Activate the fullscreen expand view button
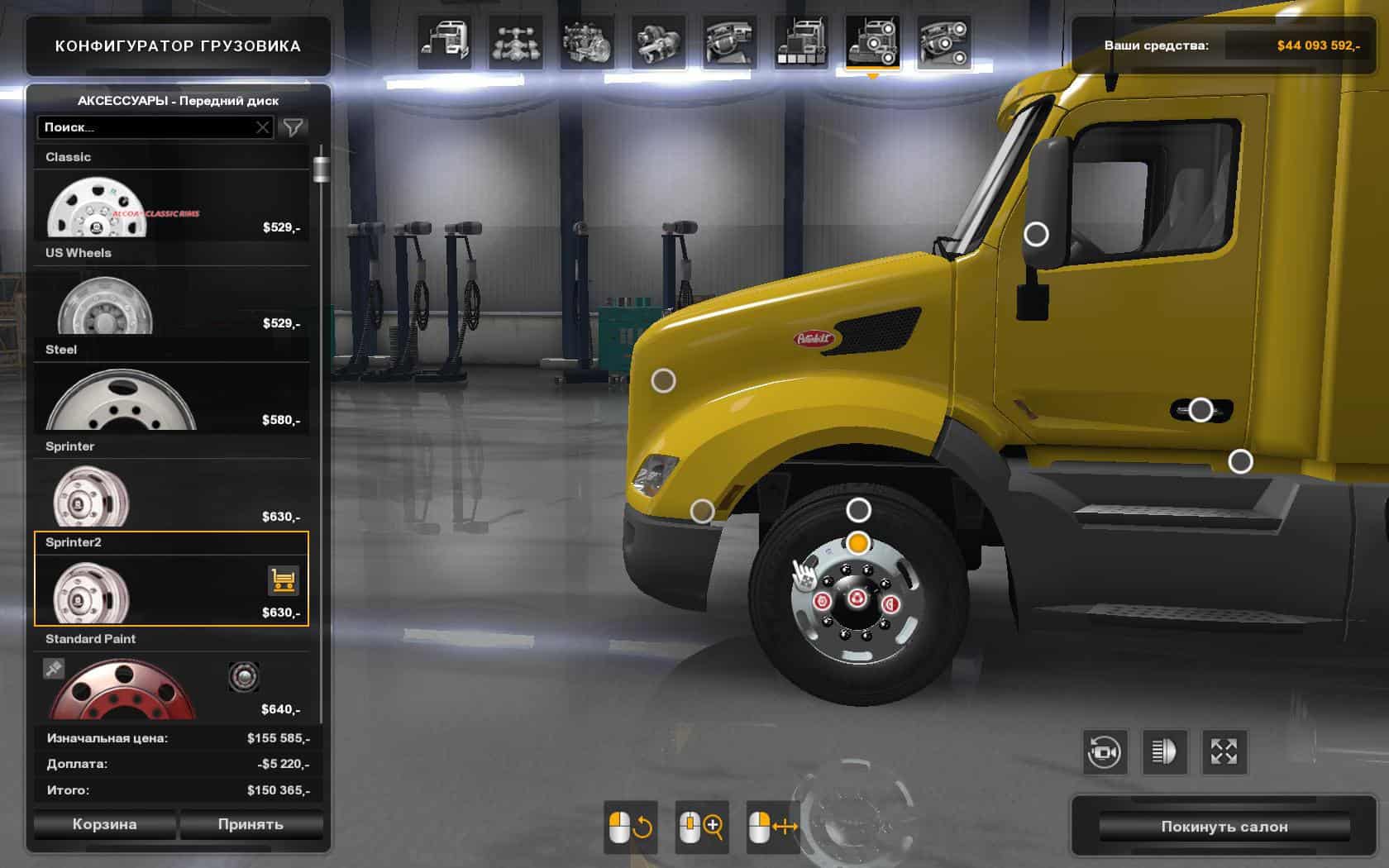The width and height of the screenshot is (1389, 868). (1224, 751)
